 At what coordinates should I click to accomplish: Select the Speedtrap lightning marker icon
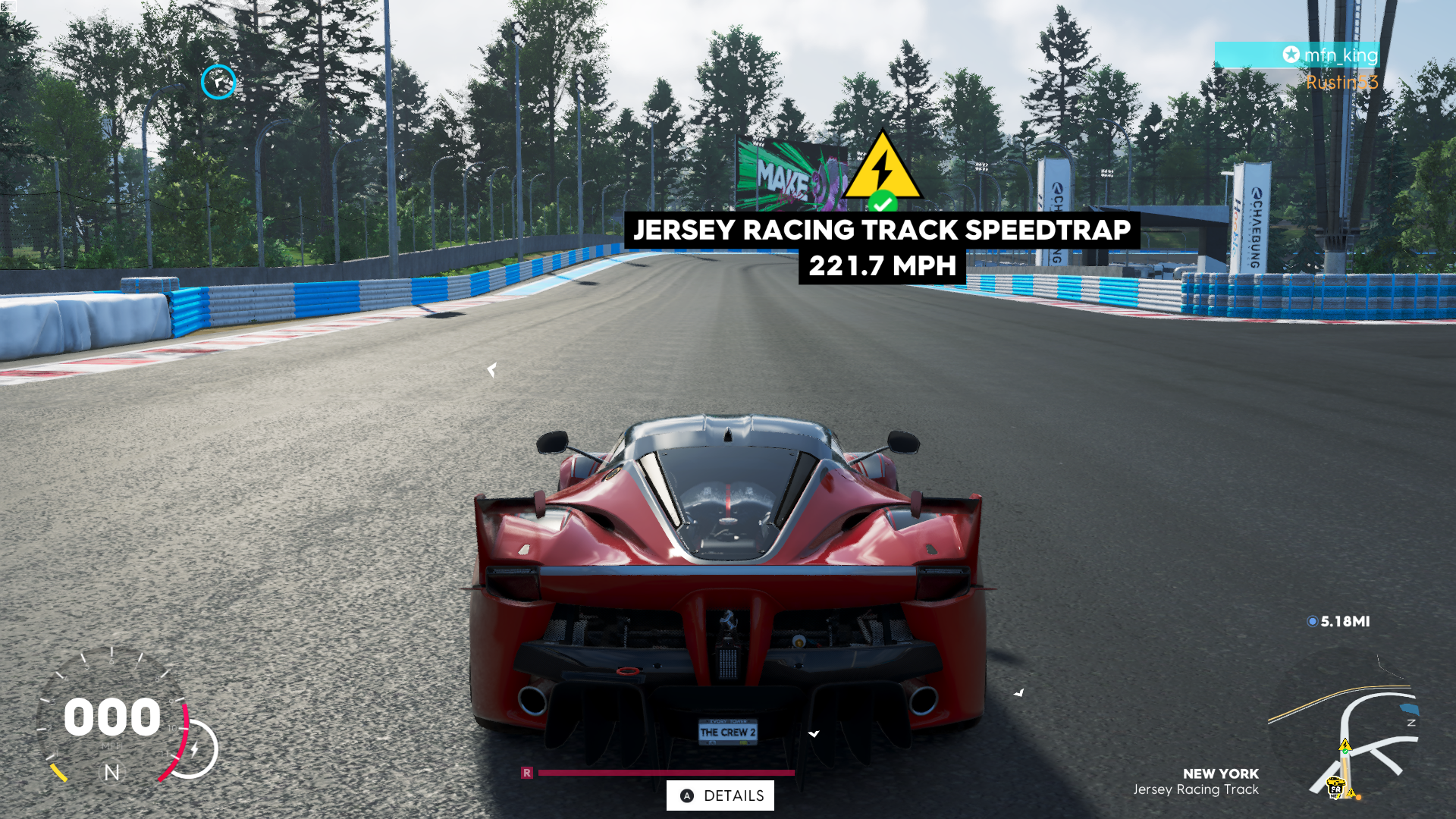[882, 168]
